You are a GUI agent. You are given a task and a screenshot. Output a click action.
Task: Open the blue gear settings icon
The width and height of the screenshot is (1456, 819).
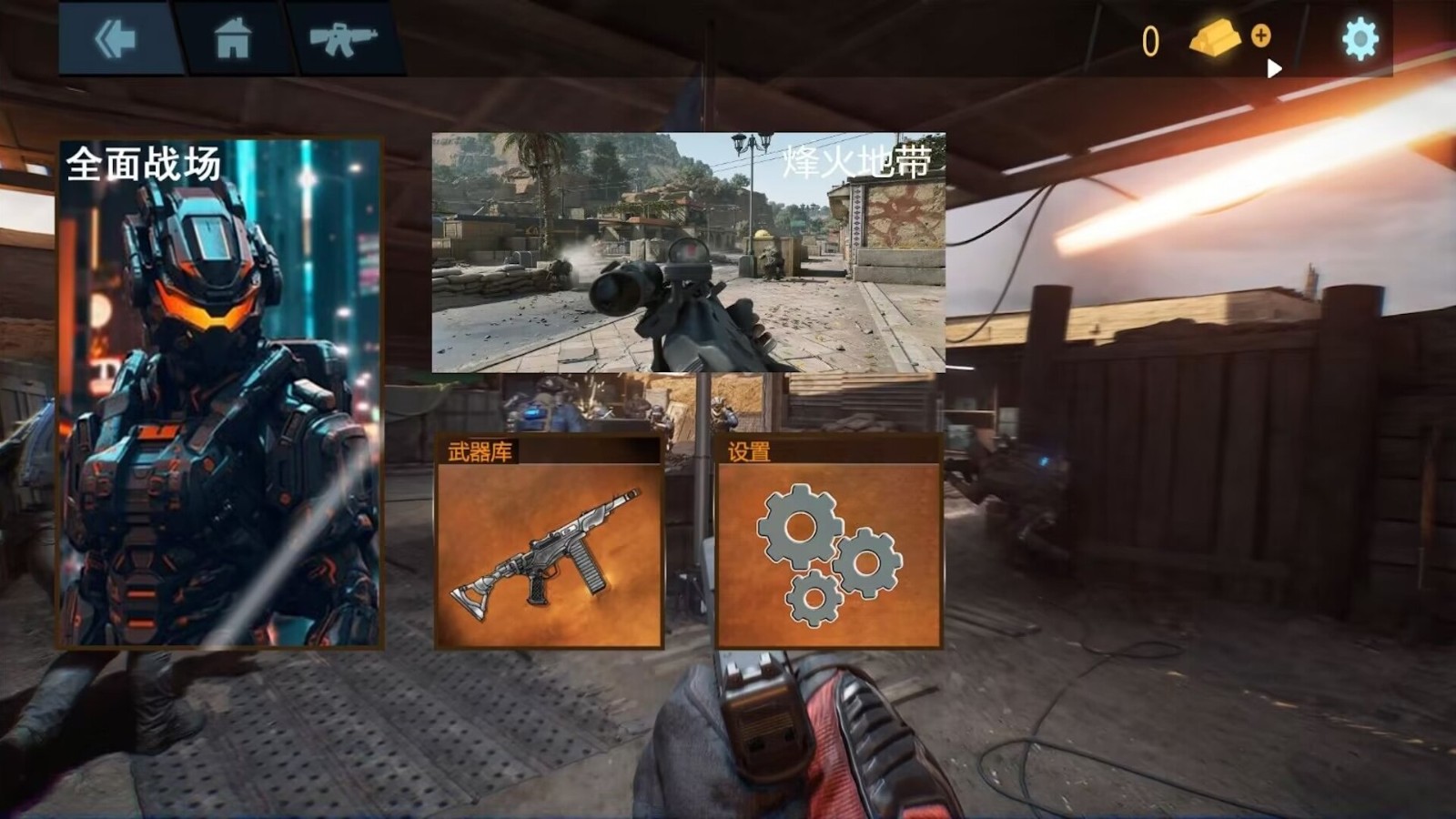tap(1360, 39)
